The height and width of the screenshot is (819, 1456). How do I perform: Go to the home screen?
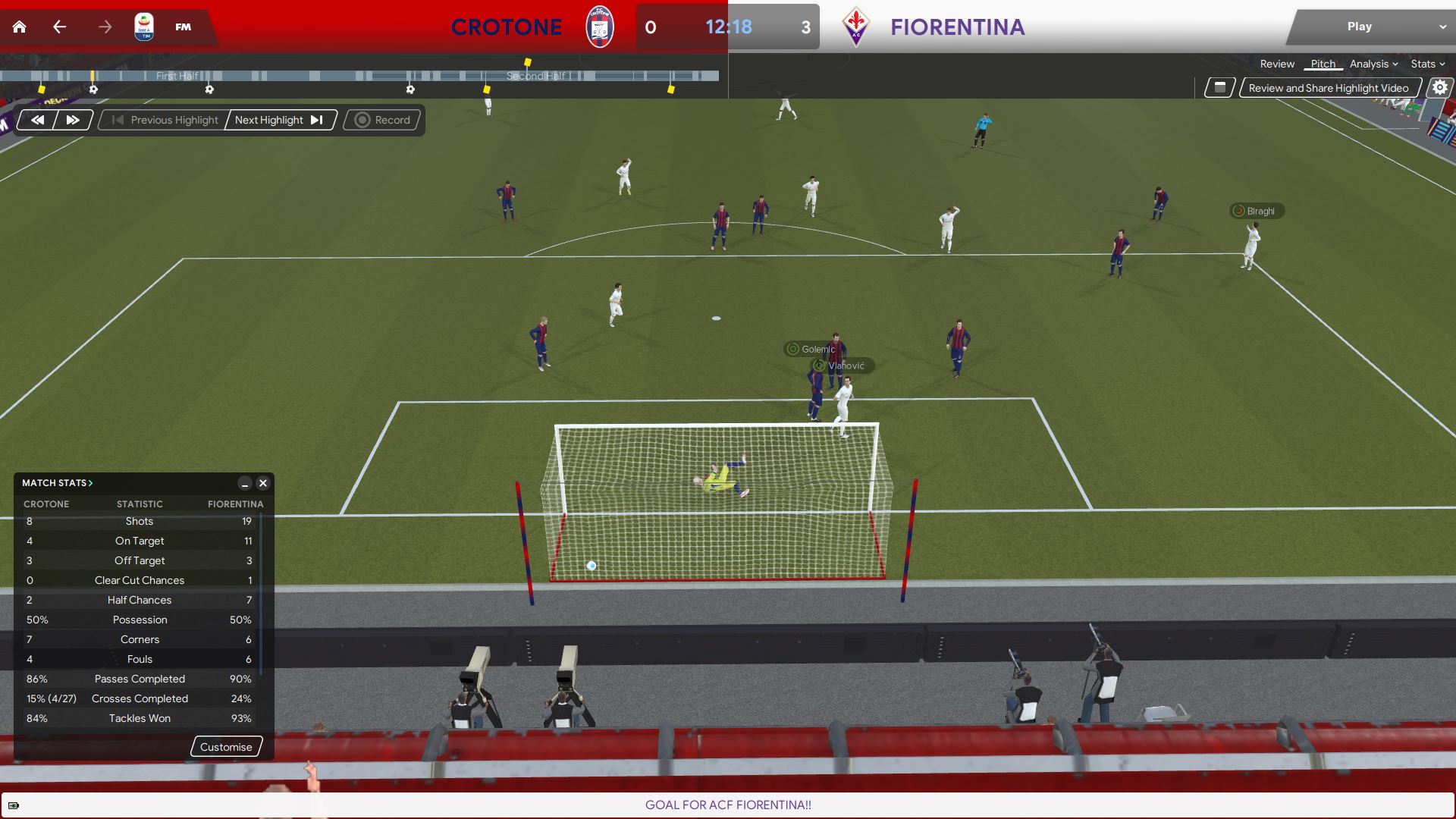click(x=20, y=27)
